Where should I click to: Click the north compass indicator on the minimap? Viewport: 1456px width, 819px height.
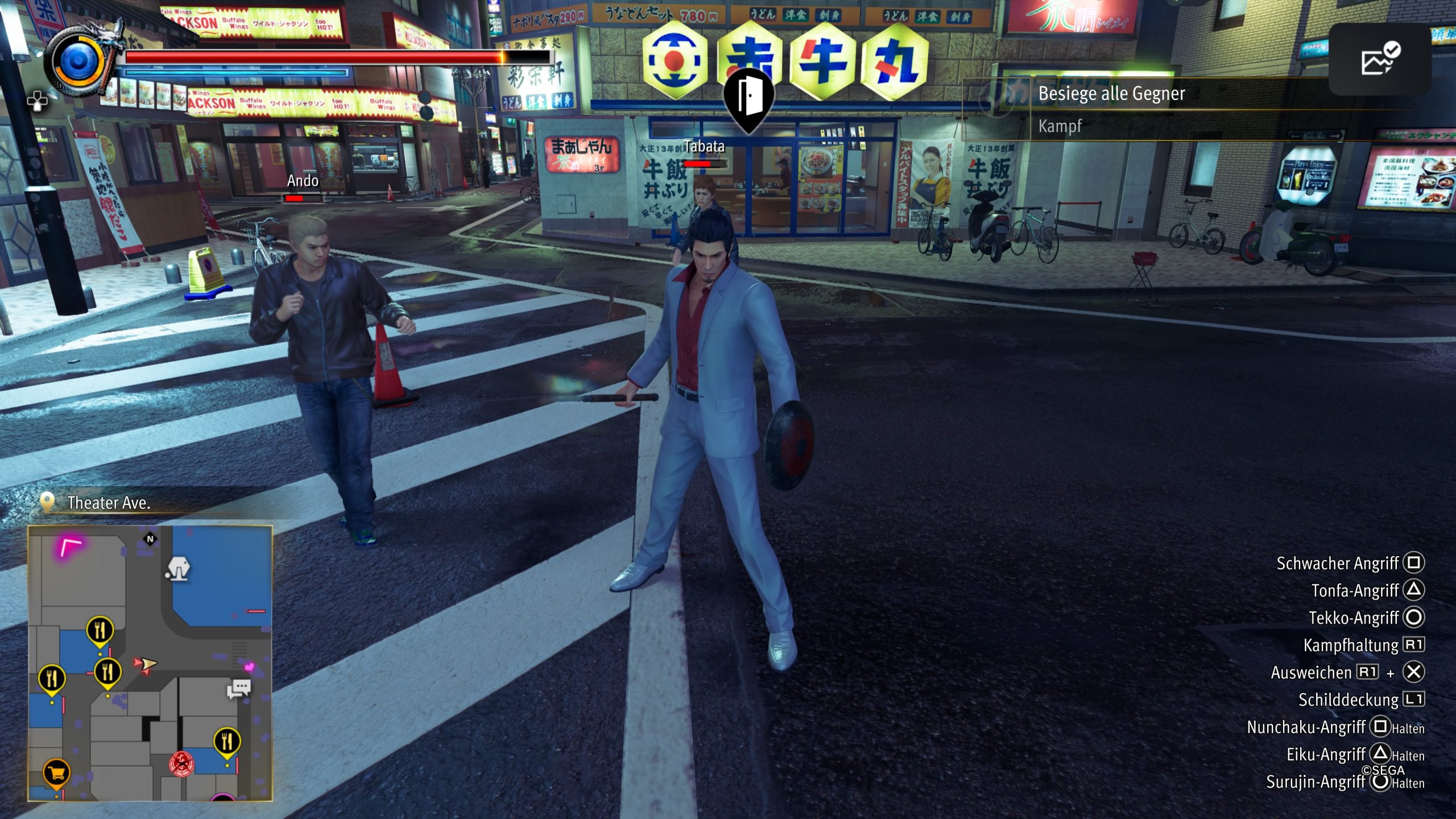[x=150, y=539]
